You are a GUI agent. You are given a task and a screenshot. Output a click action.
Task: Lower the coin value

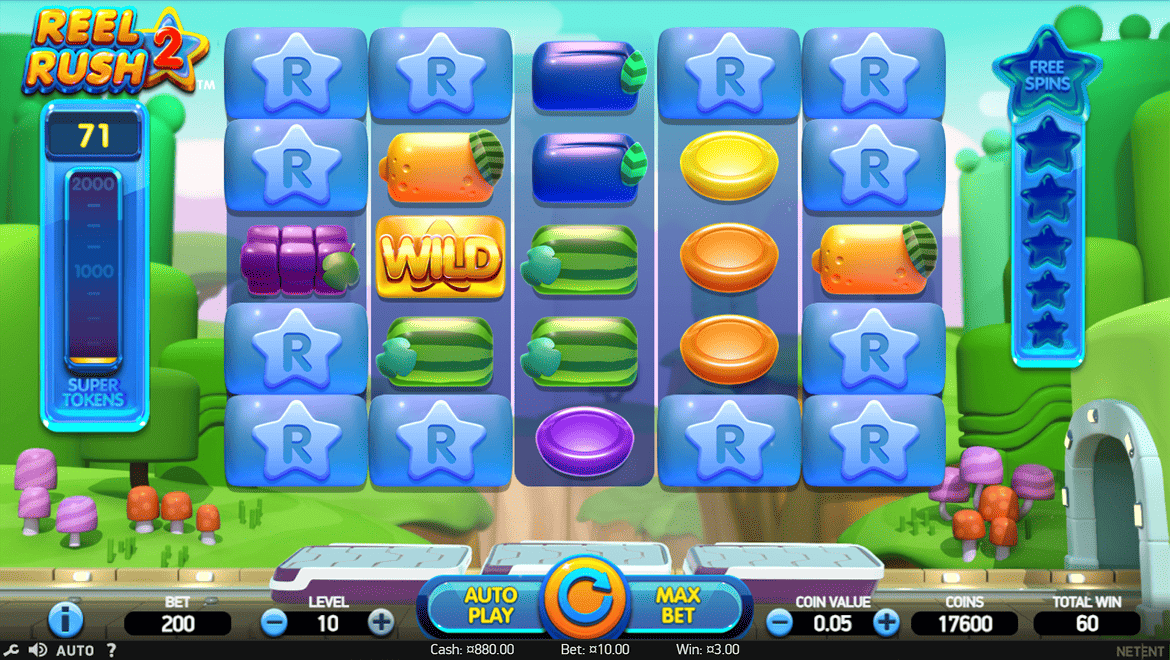[x=779, y=623]
